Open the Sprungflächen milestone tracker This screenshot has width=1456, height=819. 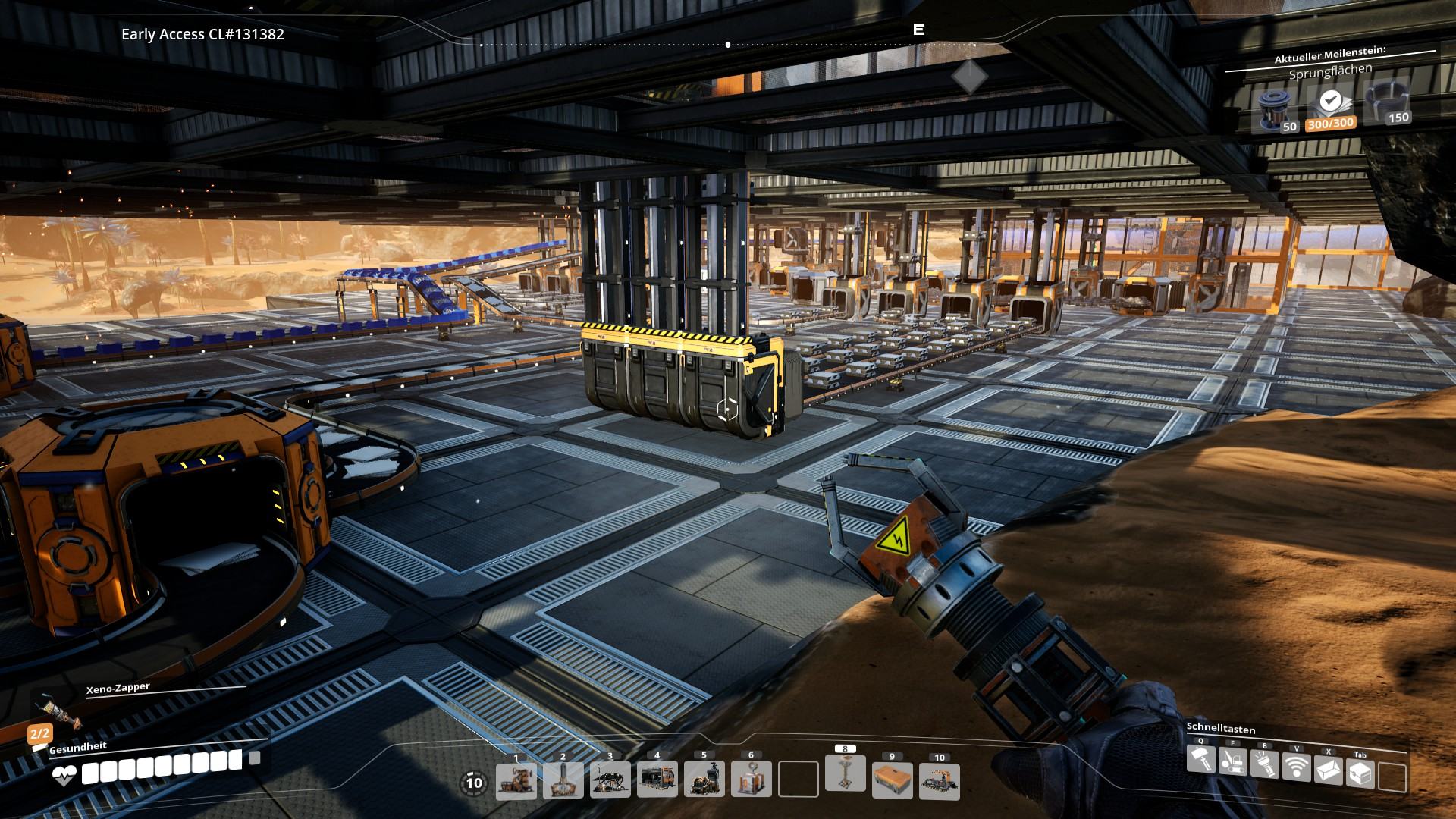click(x=1330, y=72)
